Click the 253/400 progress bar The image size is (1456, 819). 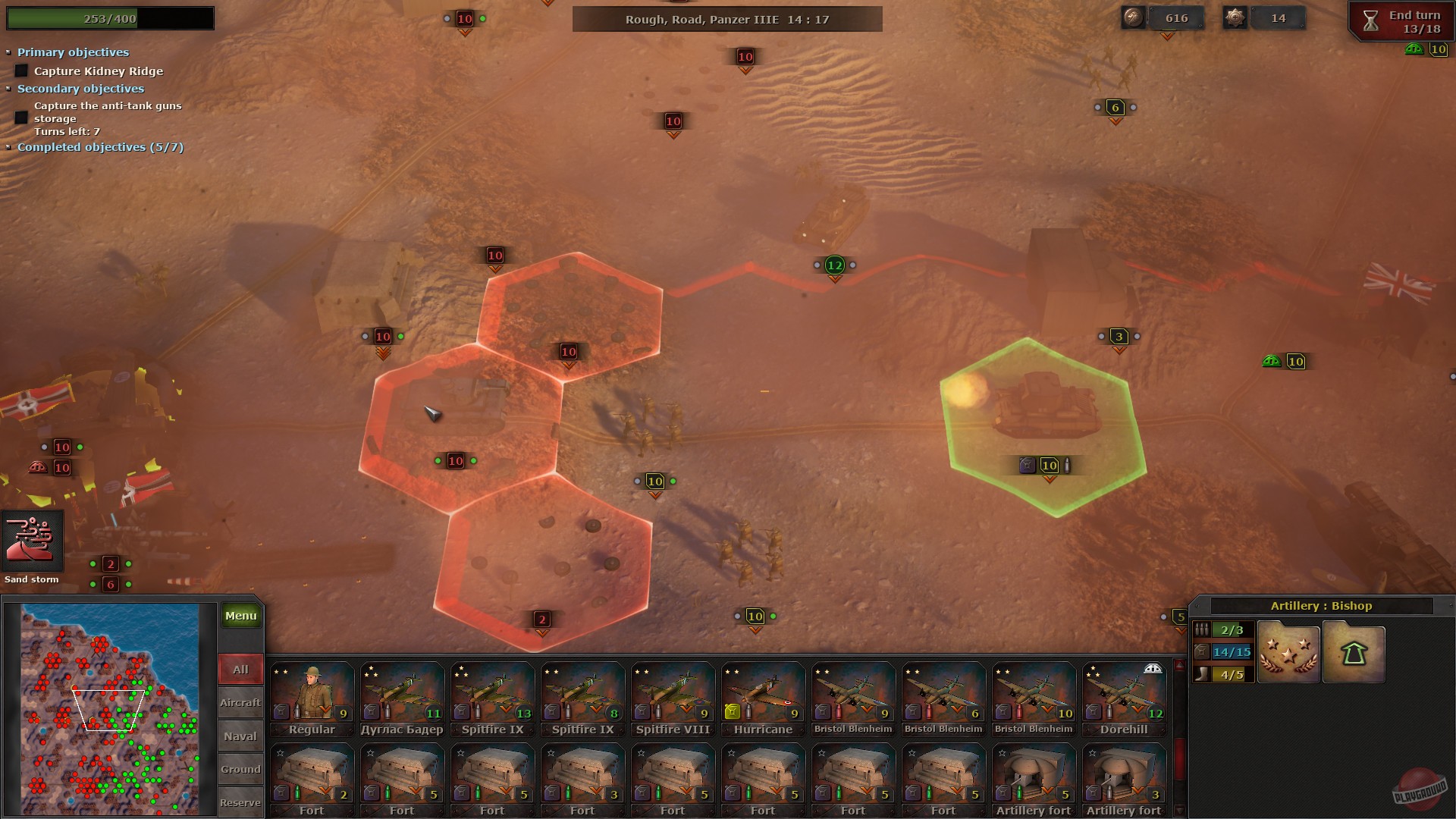110,17
